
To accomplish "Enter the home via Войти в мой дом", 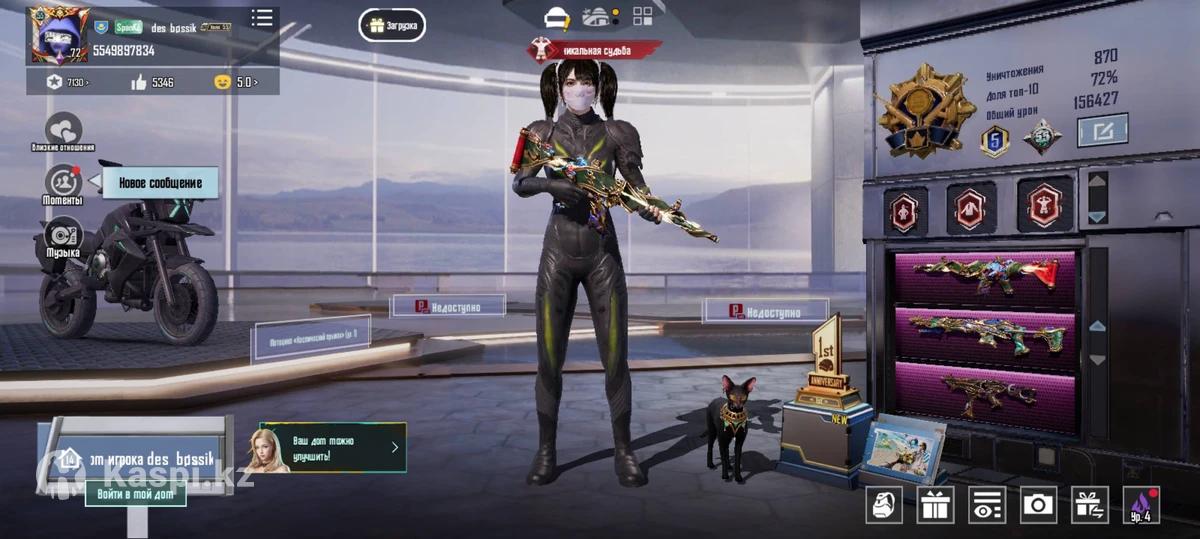I will (135, 493).
